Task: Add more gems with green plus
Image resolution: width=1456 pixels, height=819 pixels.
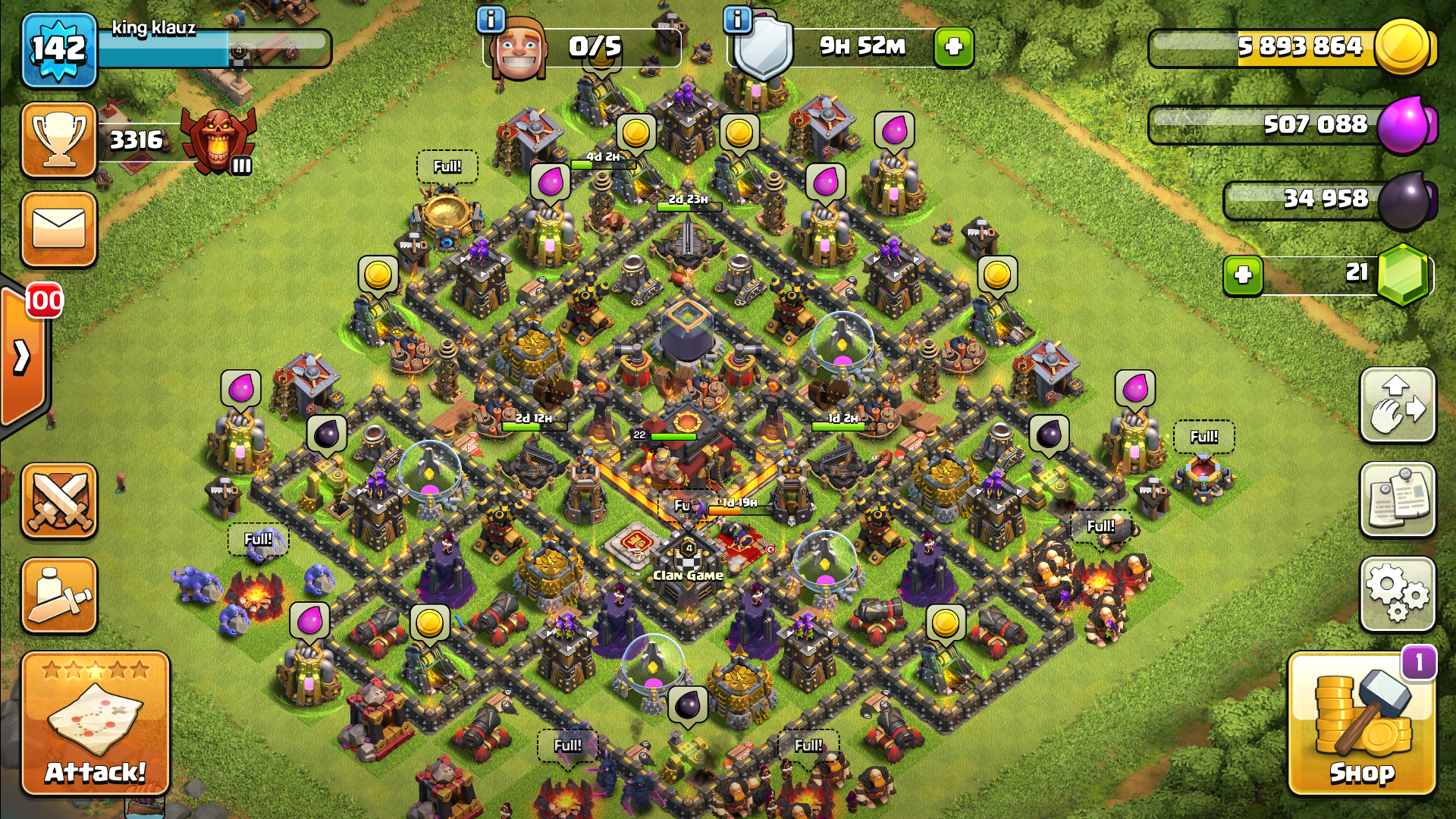Action: [1243, 275]
